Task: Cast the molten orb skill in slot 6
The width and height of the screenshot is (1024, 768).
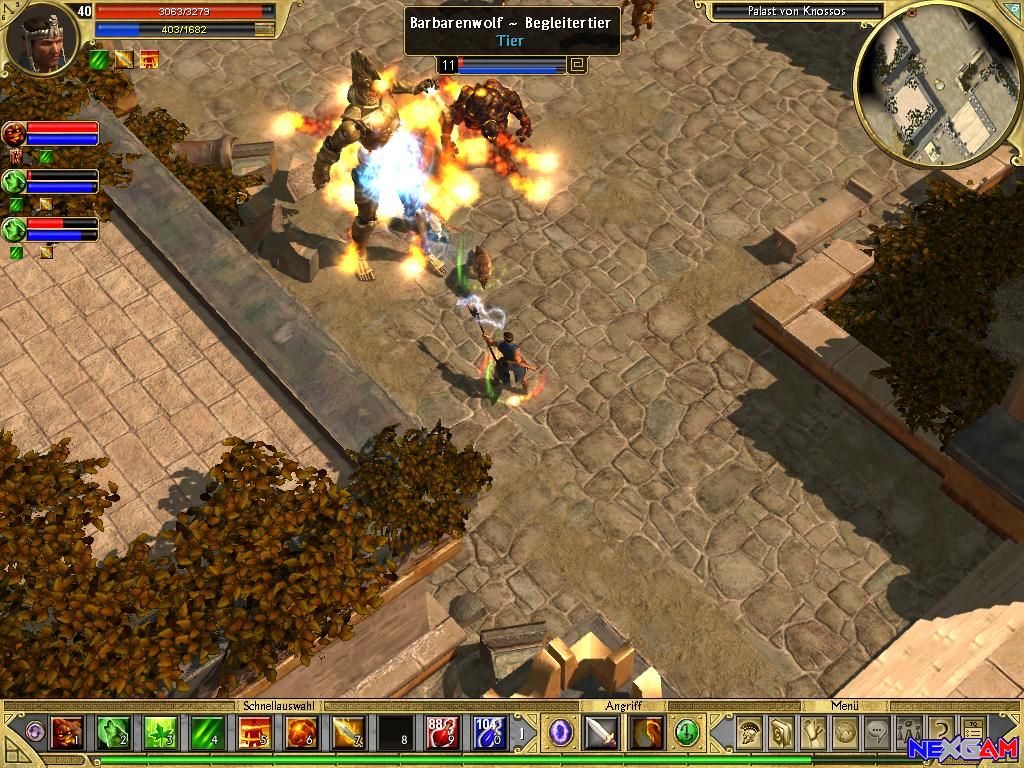Action: point(301,734)
